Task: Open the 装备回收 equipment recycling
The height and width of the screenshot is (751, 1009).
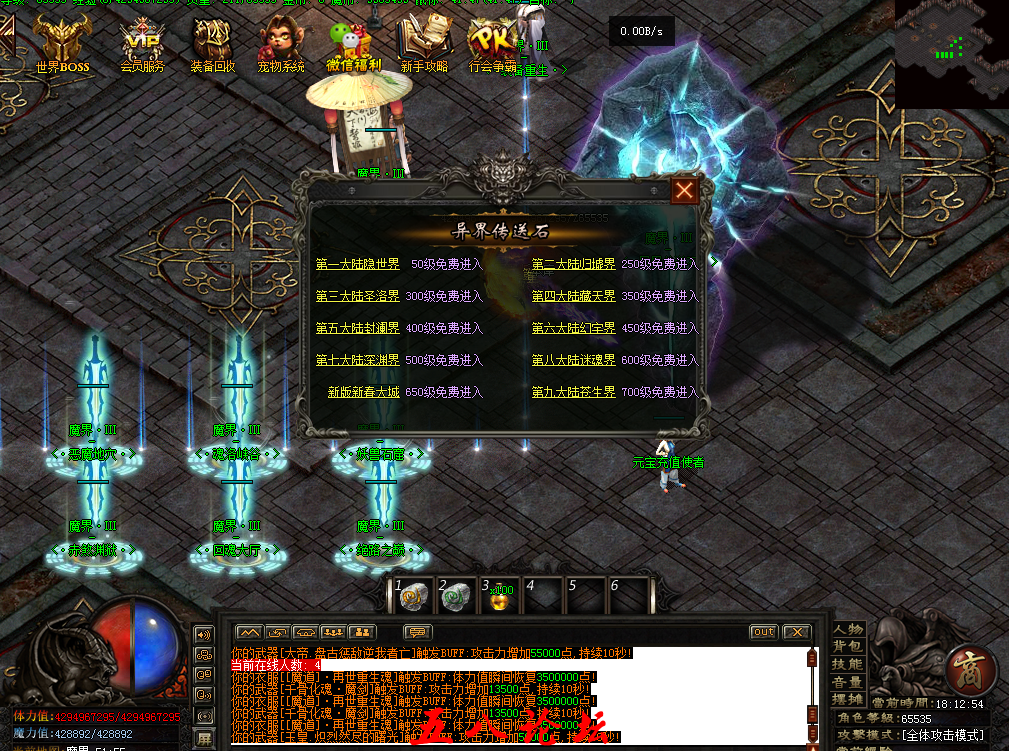Action: 213,45
